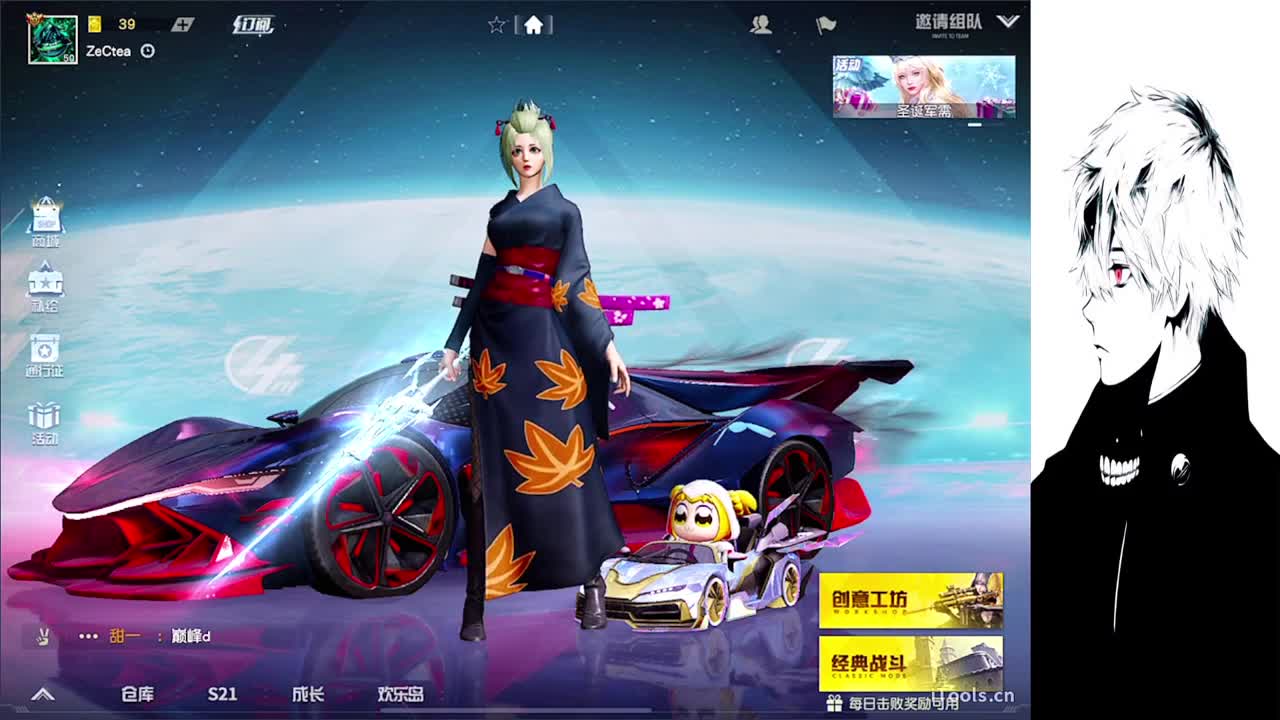Open the friends icon in the top bar

[x=760, y=26]
